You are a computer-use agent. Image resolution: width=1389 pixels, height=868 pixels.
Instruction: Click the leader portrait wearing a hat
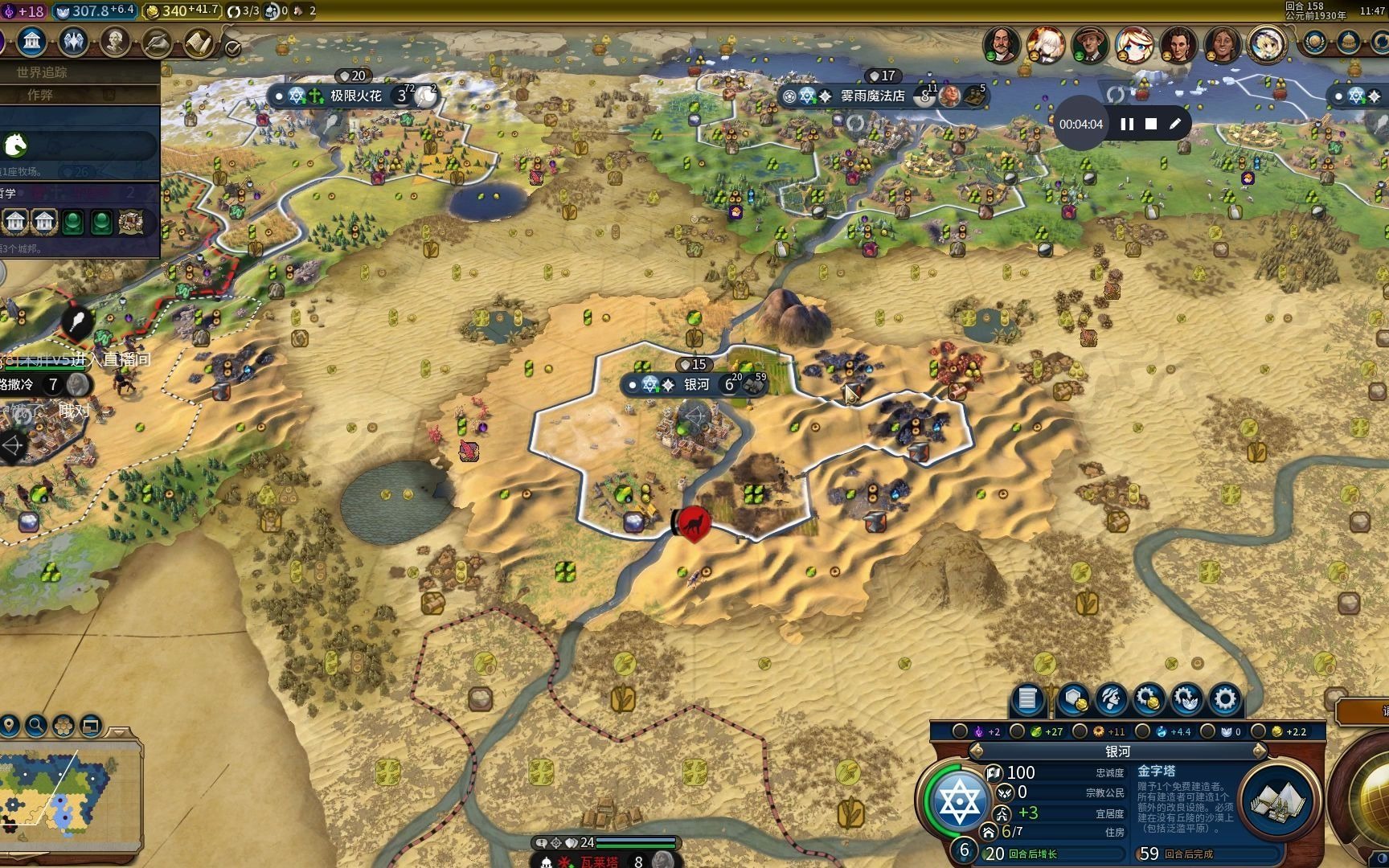click(x=1089, y=44)
